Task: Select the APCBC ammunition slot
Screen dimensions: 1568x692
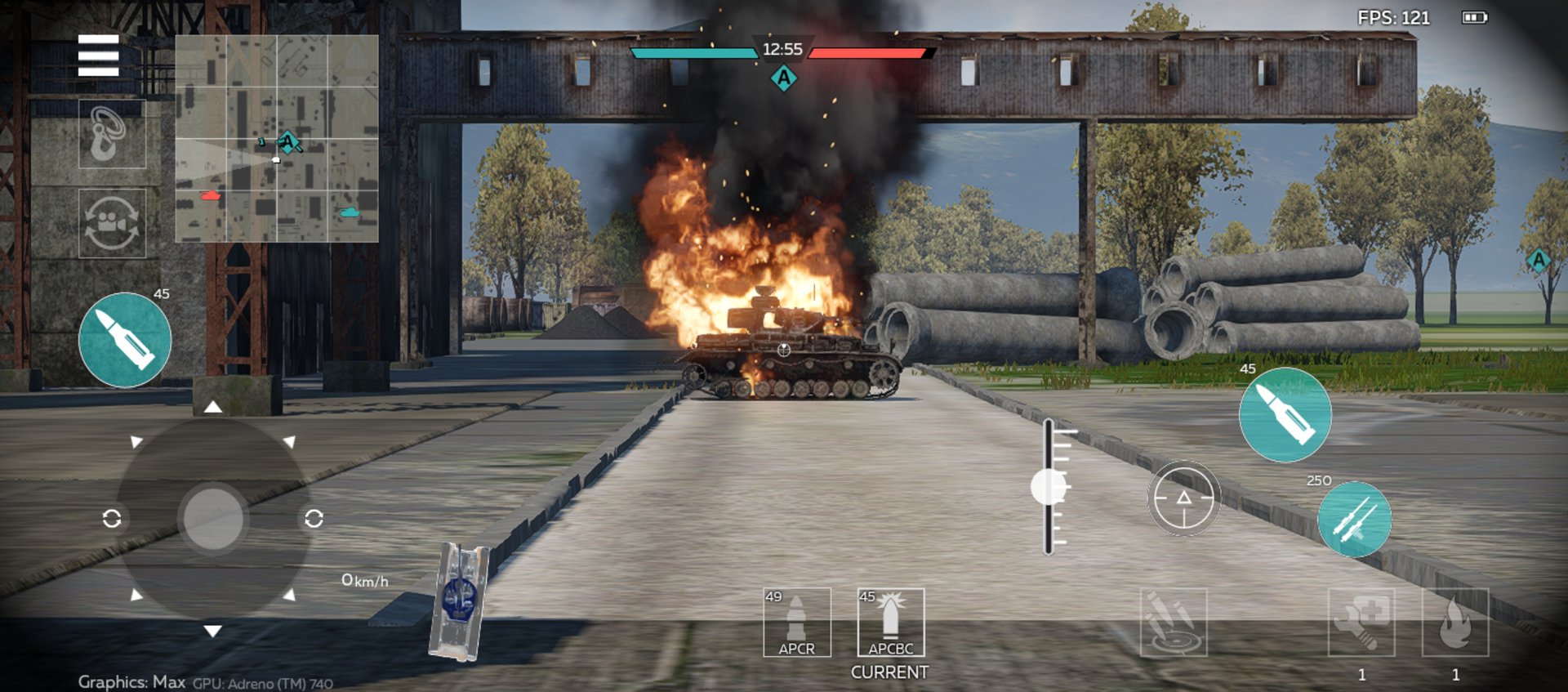Action: (x=890, y=623)
